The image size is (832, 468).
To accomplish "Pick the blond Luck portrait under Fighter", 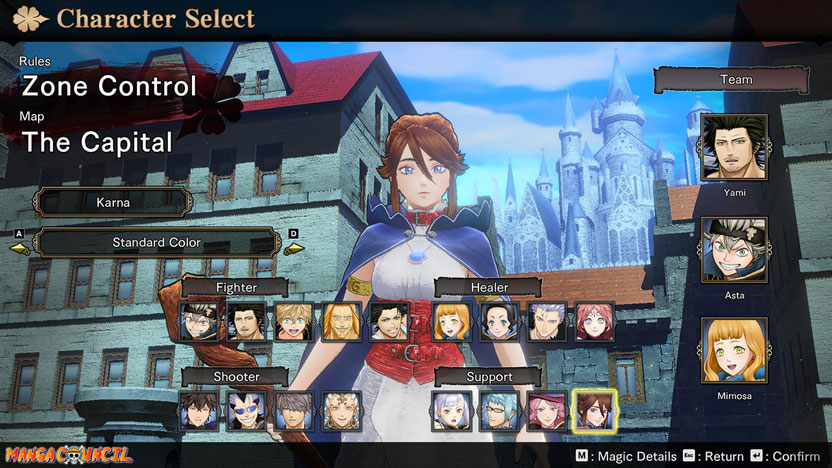I will (294, 322).
